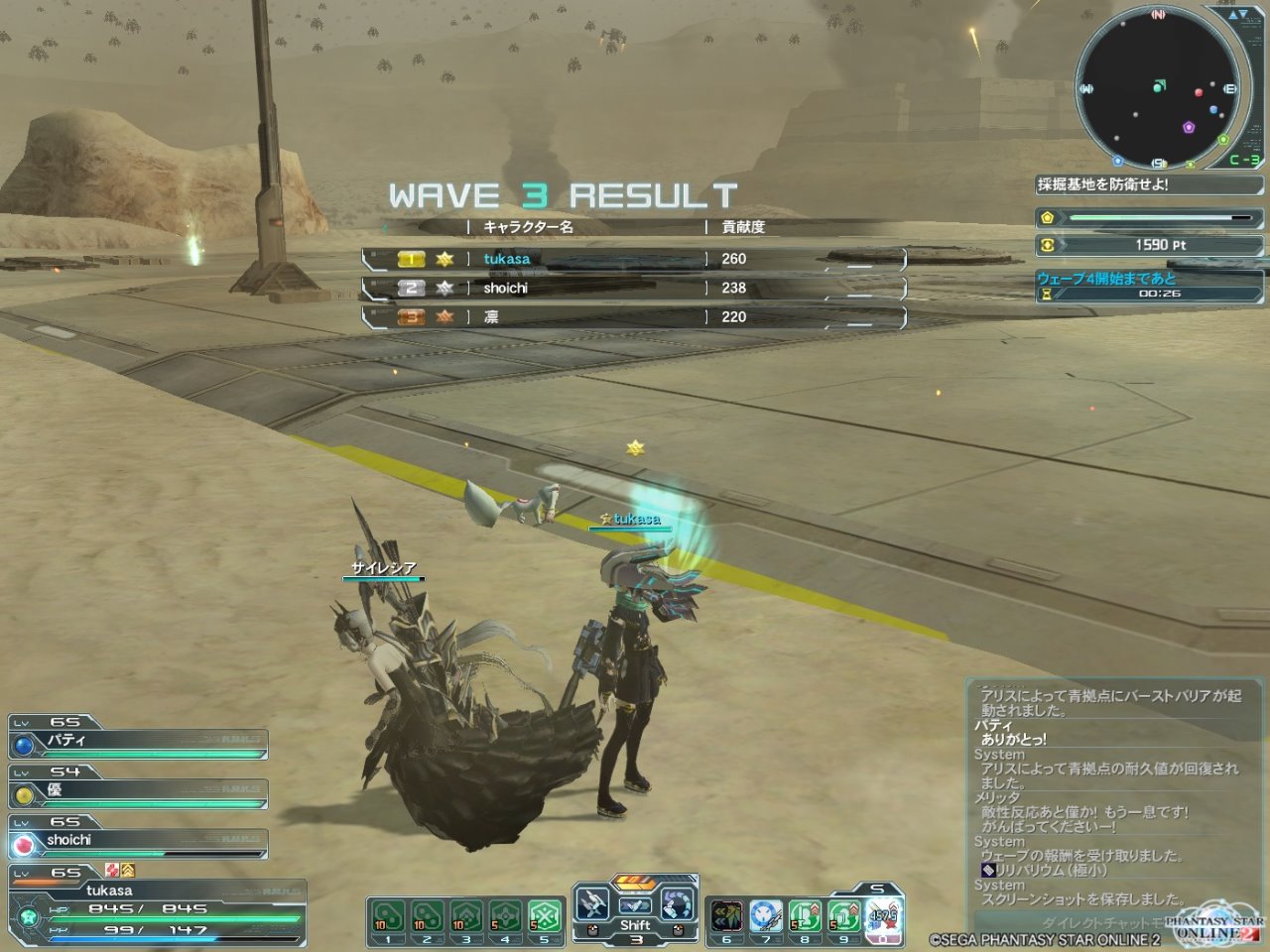
Task: Select 凛's third-place result row
Action: (635, 317)
